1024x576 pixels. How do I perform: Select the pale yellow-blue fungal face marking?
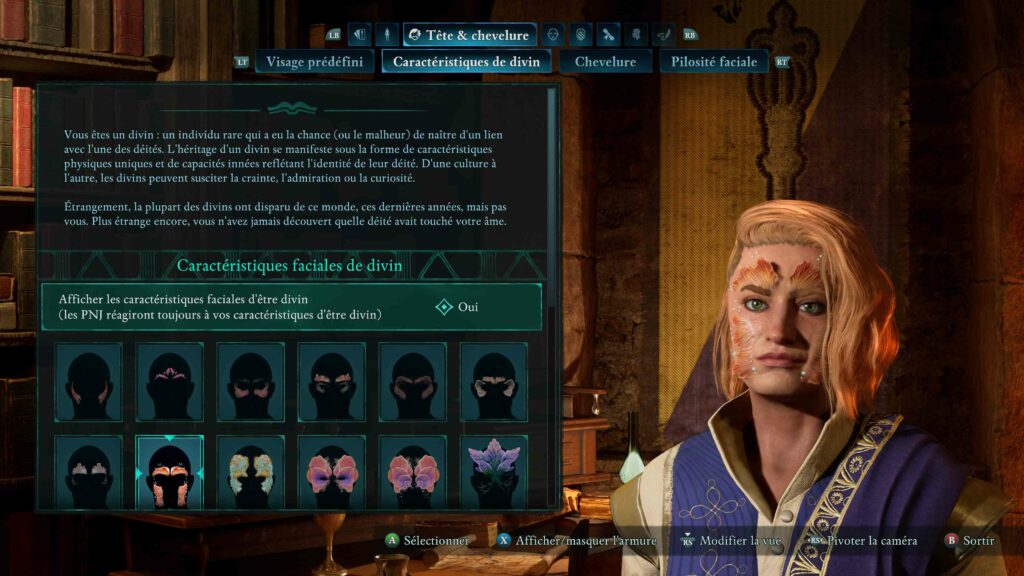[x=251, y=472]
